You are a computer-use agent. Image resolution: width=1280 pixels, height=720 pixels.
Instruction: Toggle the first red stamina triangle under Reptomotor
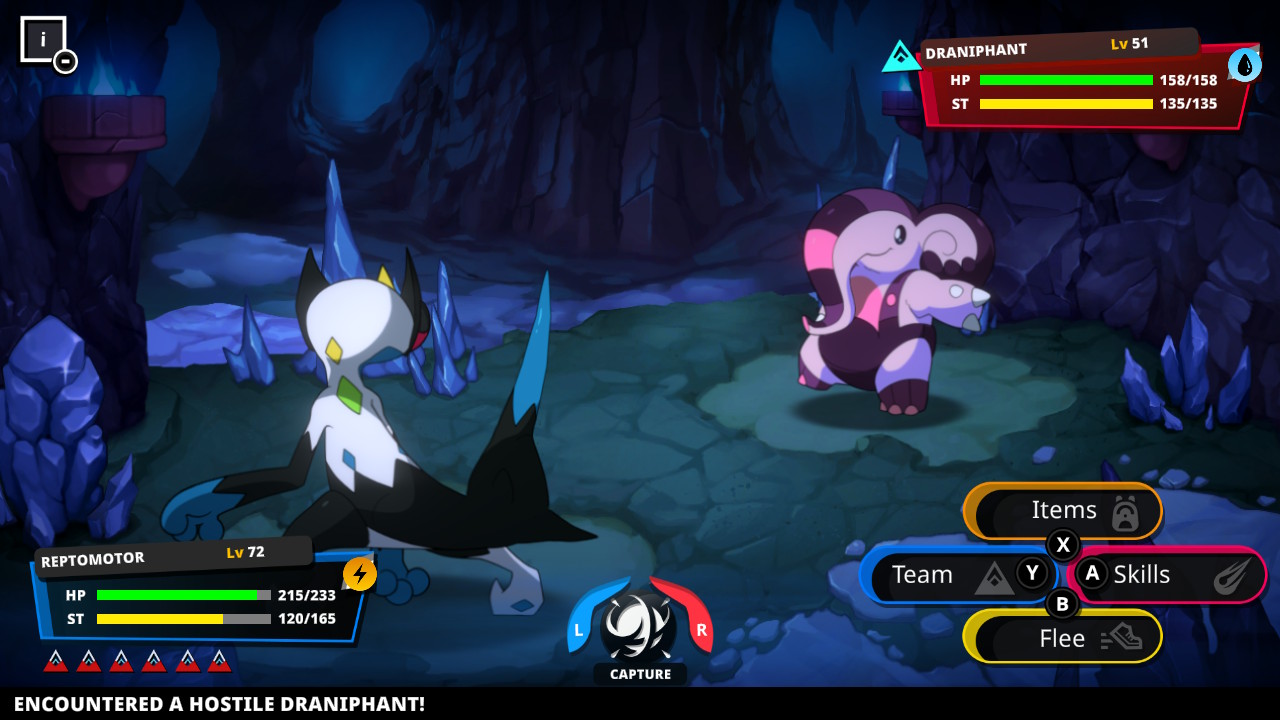pyautogui.click(x=57, y=659)
